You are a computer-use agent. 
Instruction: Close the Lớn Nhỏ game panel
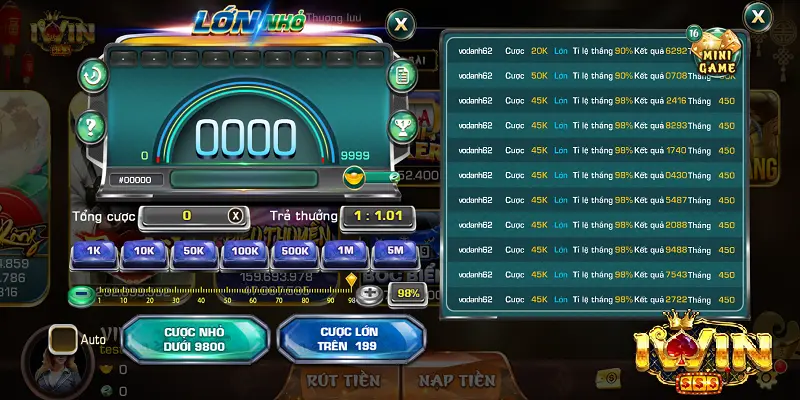coord(400,24)
